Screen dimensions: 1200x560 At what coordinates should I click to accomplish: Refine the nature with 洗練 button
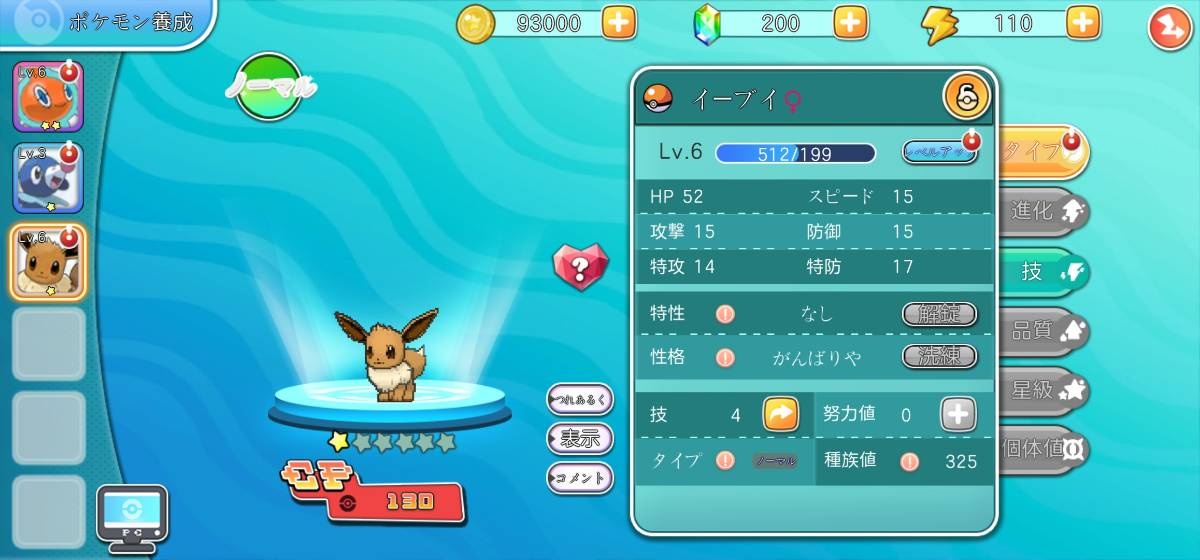[x=939, y=356]
